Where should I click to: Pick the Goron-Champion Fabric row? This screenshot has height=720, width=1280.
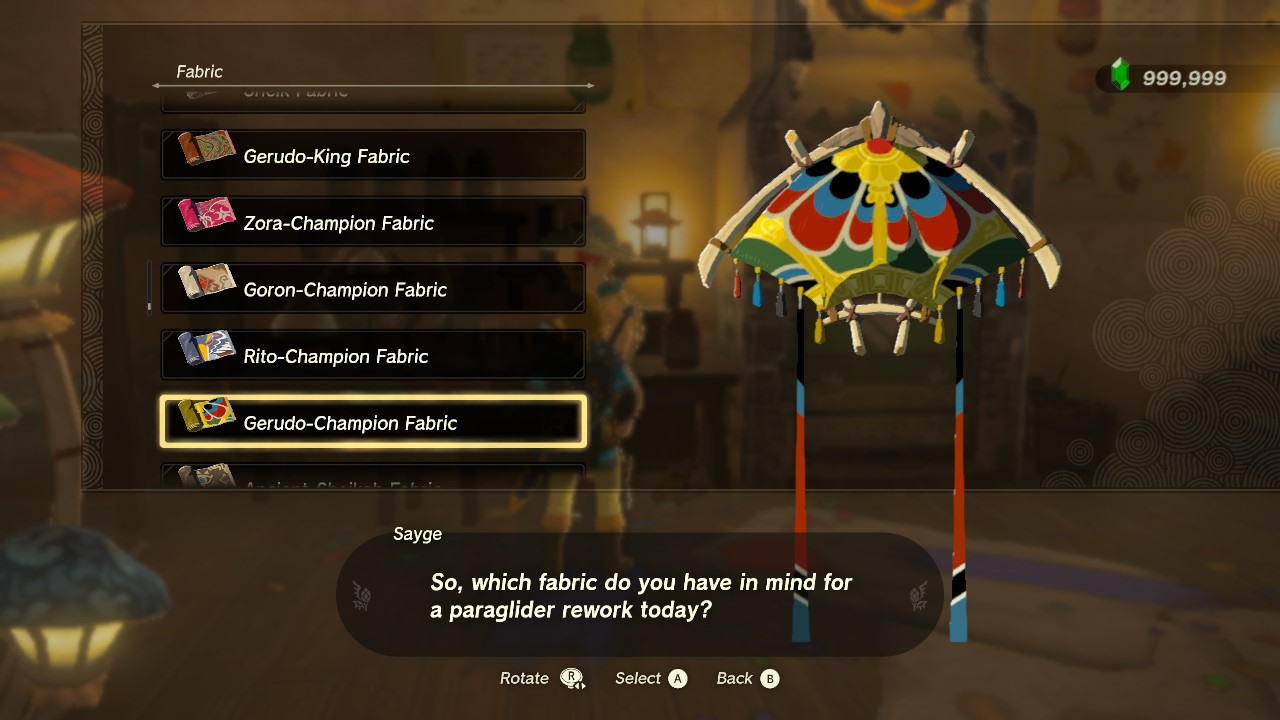pos(373,290)
